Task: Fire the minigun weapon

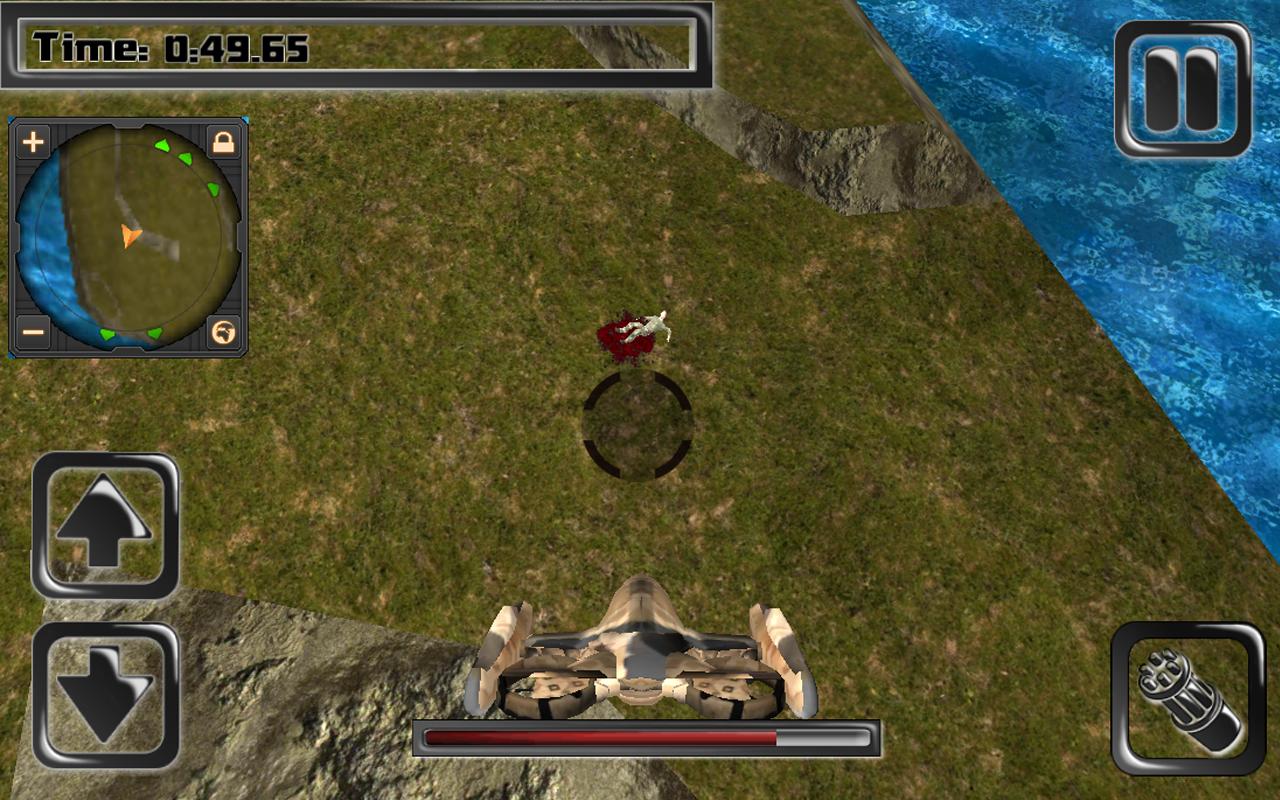Action: pyautogui.click(x=1187, y=698)
